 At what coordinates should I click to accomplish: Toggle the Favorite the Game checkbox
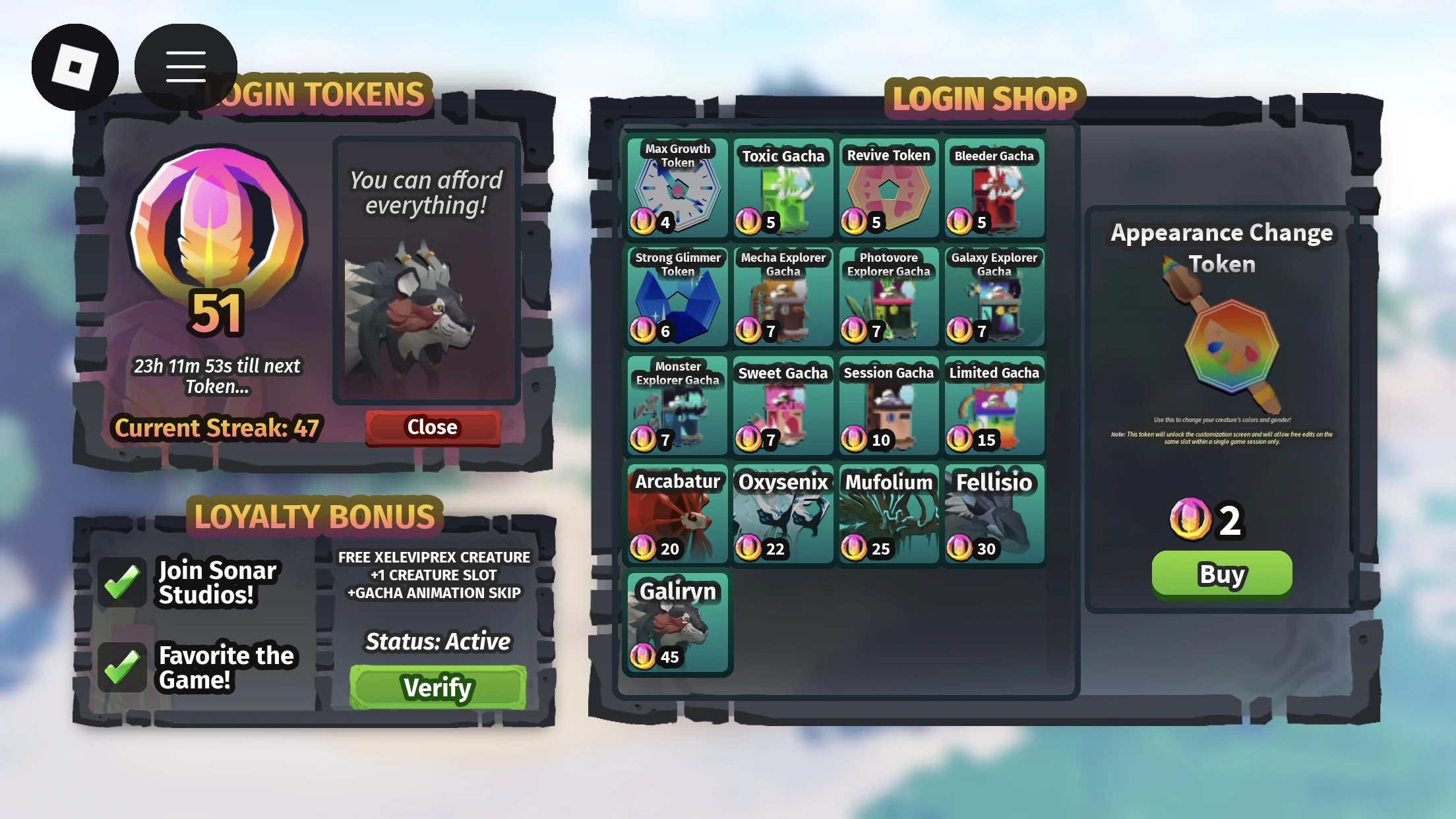pyautogui.click(x=123, y=666)
